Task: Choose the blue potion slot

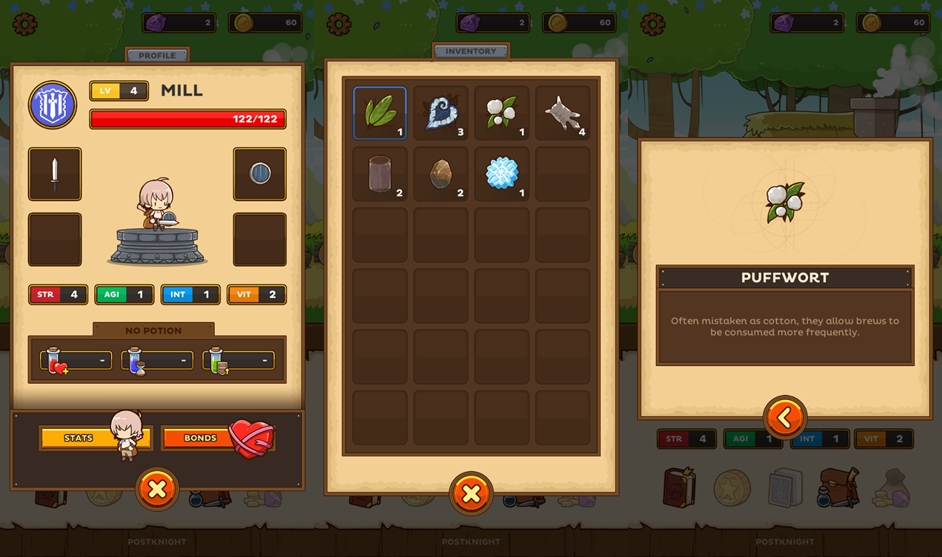Action: pyautogui.click(x=157, y=360)
